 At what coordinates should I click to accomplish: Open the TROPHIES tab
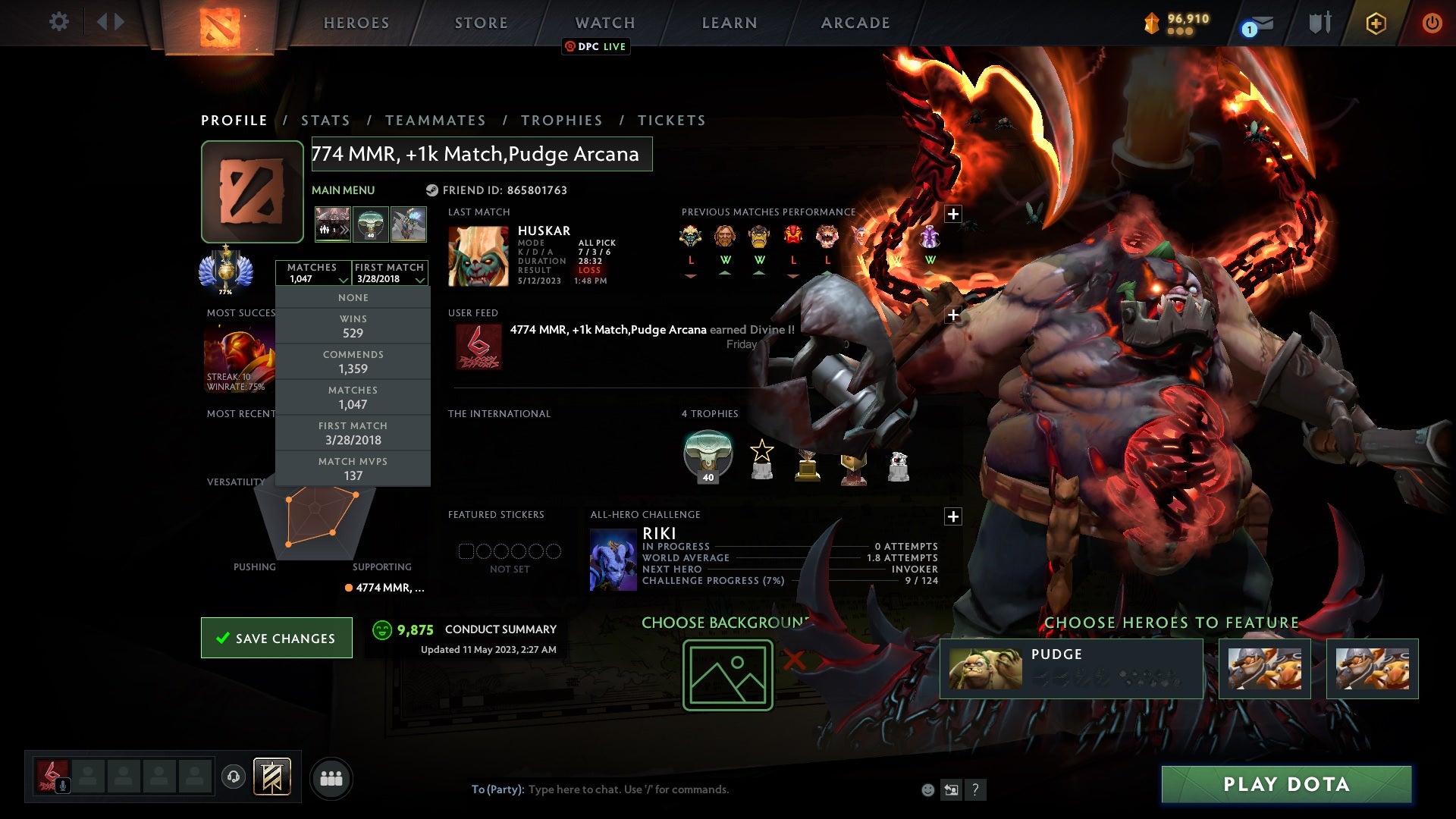click(561, 120)
